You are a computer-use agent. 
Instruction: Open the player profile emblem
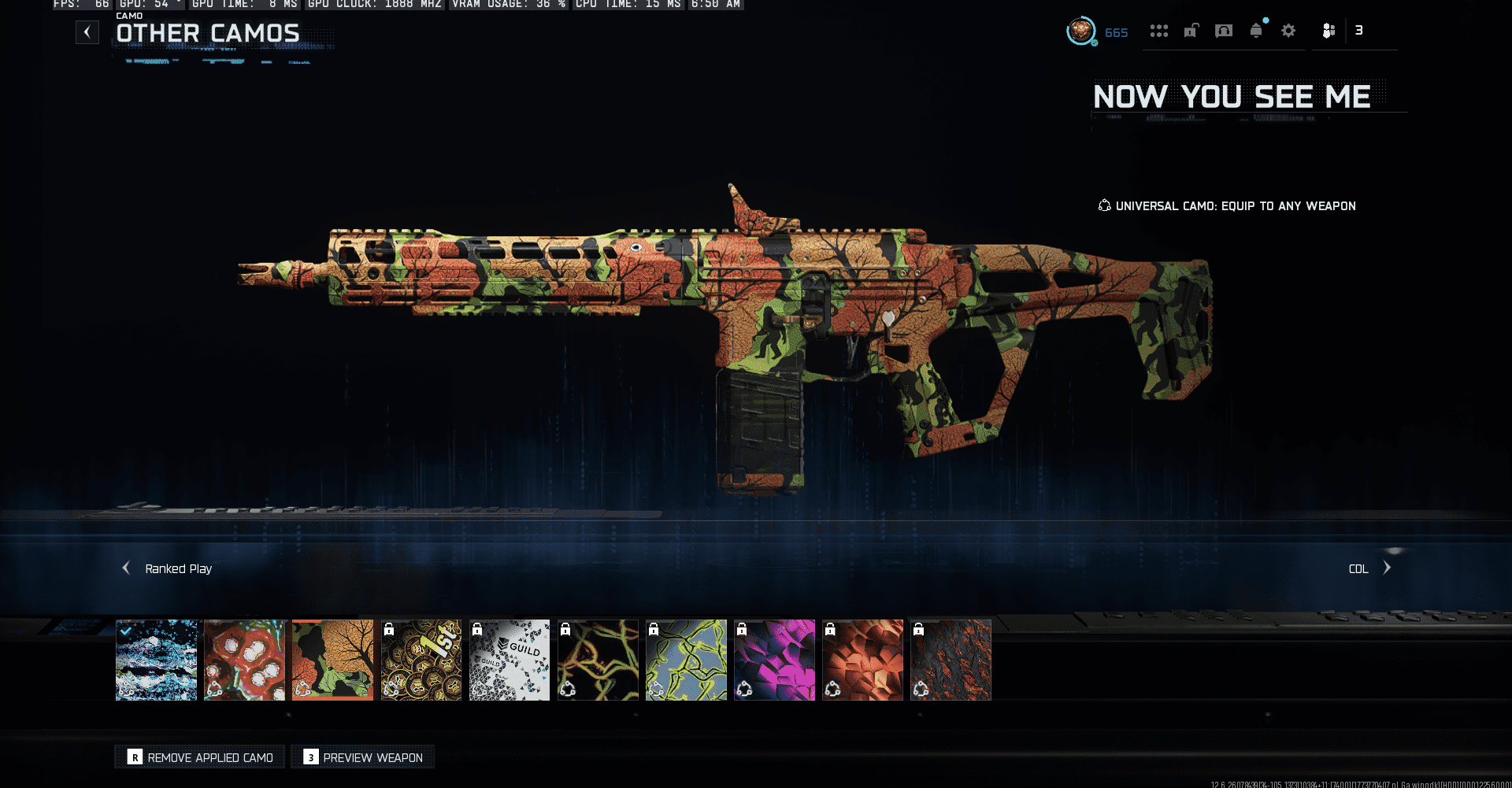pos(1081,31)
